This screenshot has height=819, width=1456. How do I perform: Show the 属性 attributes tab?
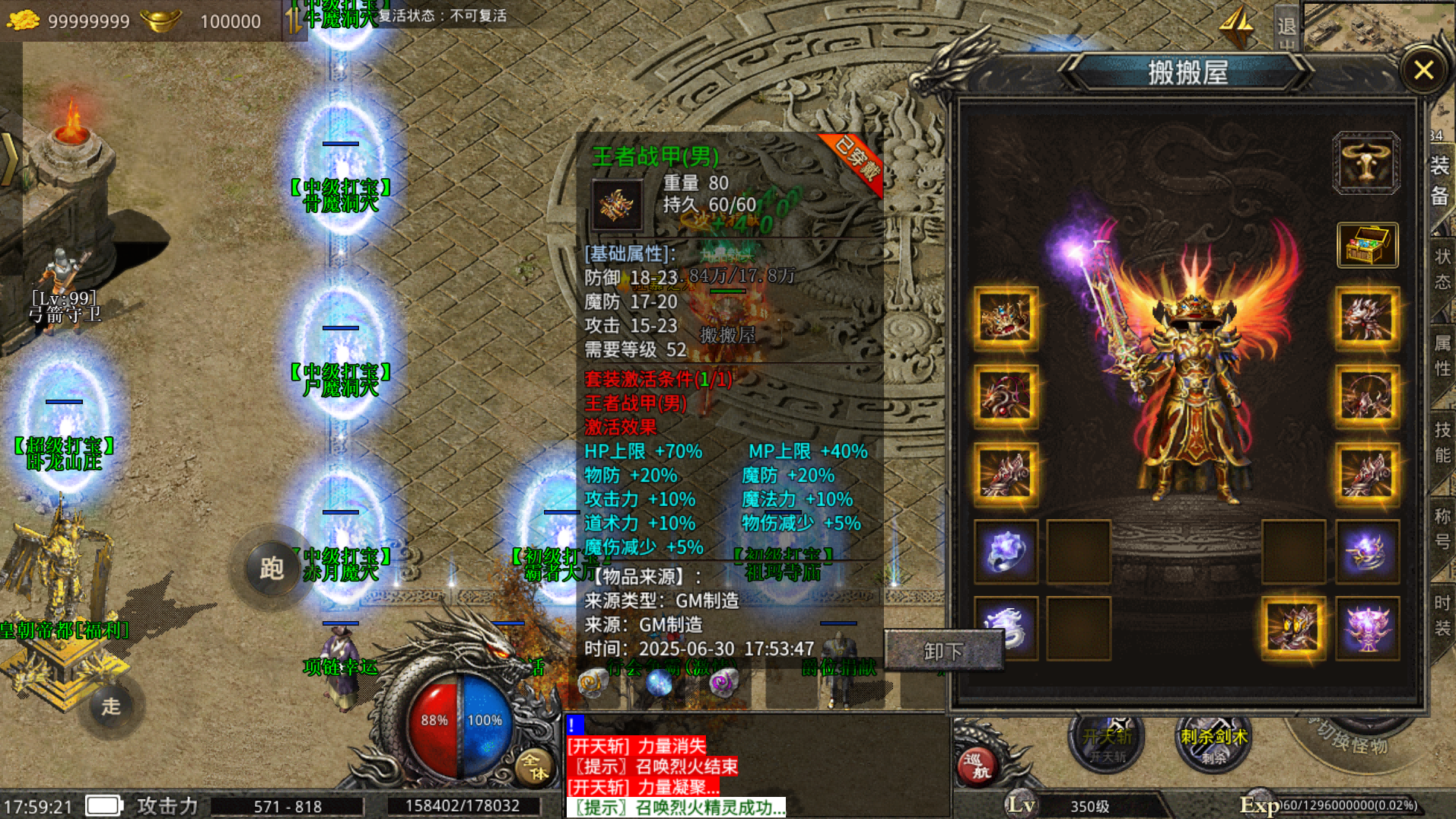pyautogui.click(x=1442, y=355)
